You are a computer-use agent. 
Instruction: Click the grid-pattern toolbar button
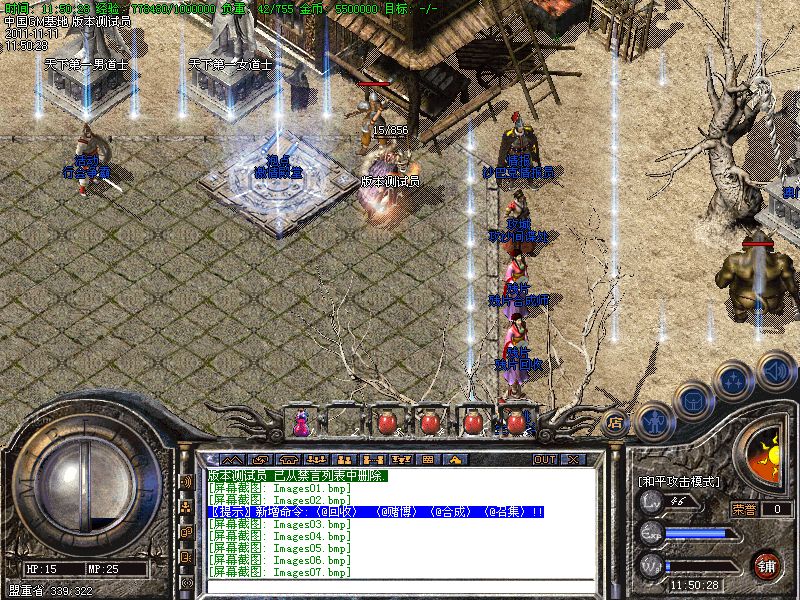pos(428,459)
